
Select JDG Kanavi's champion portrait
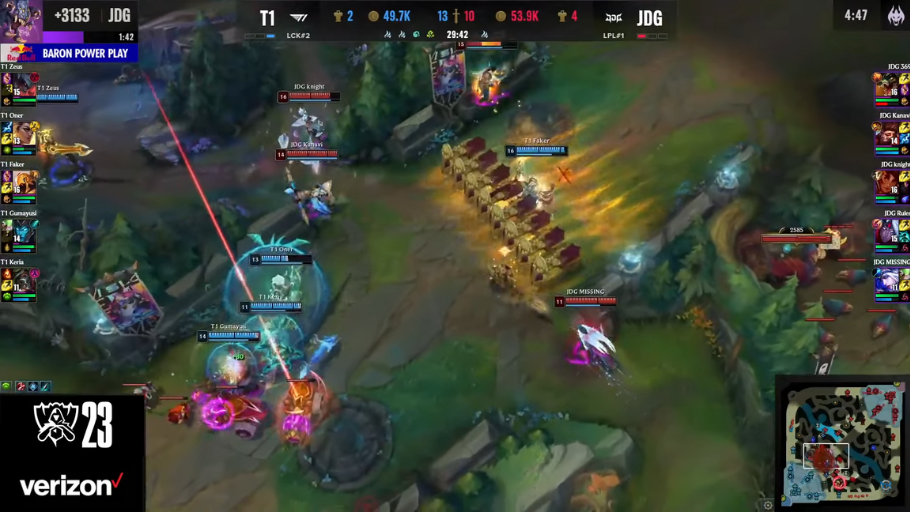tap(886, 135)
